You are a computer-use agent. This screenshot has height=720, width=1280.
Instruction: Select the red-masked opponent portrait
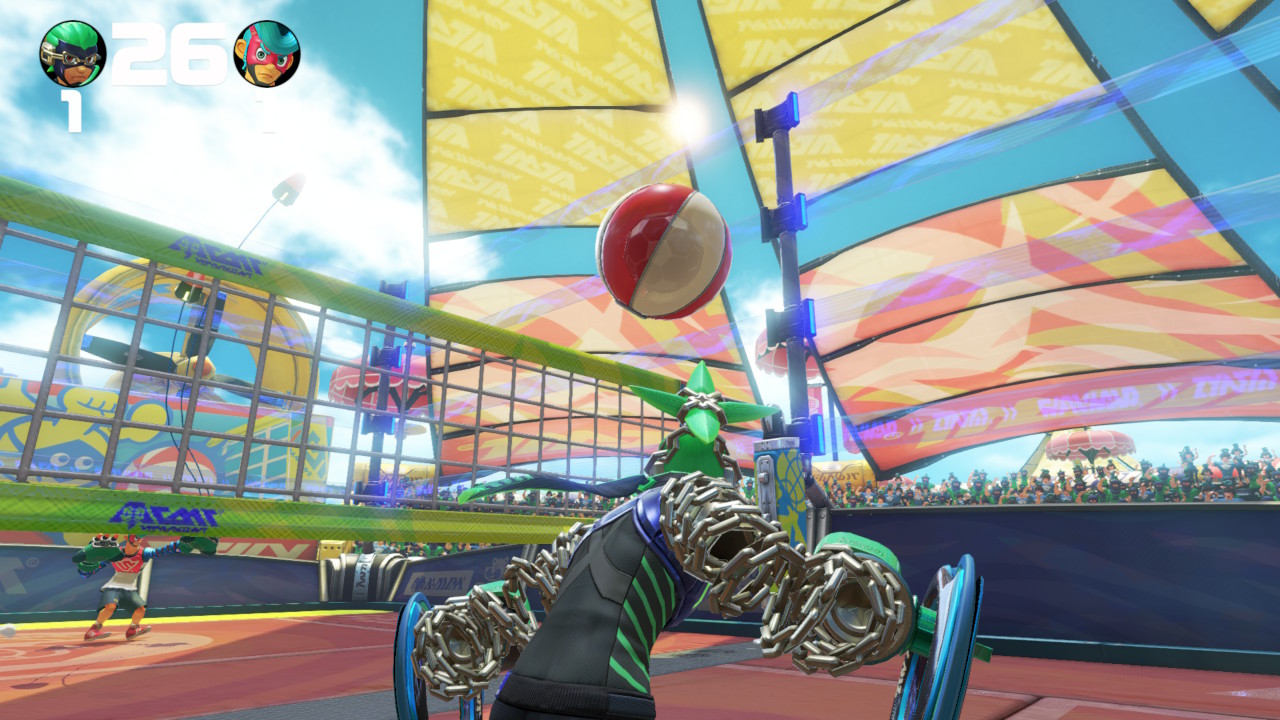[x=266, y=54]
